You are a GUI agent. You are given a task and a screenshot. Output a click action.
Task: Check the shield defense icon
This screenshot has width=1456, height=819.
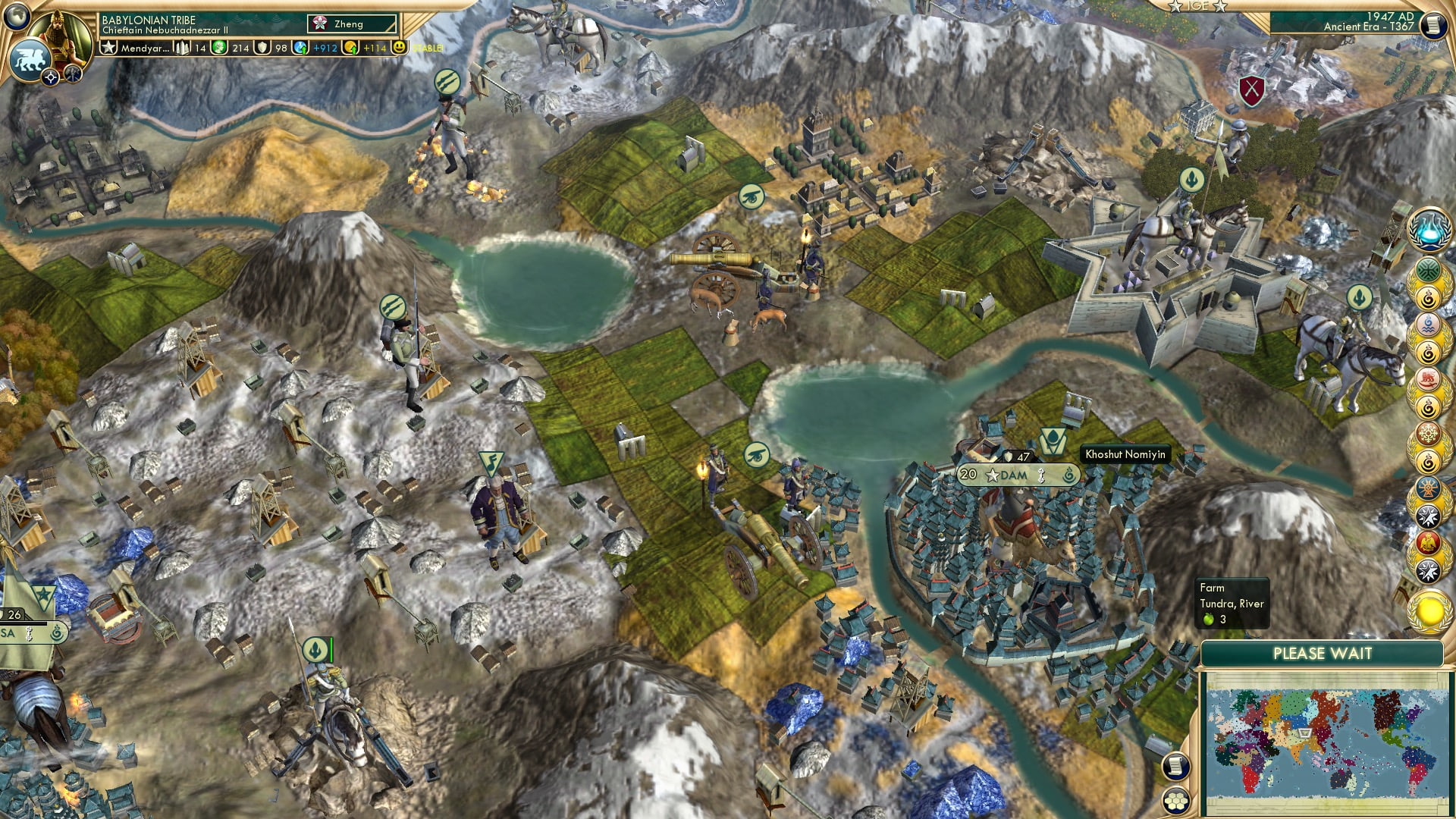tap(262, 48)
